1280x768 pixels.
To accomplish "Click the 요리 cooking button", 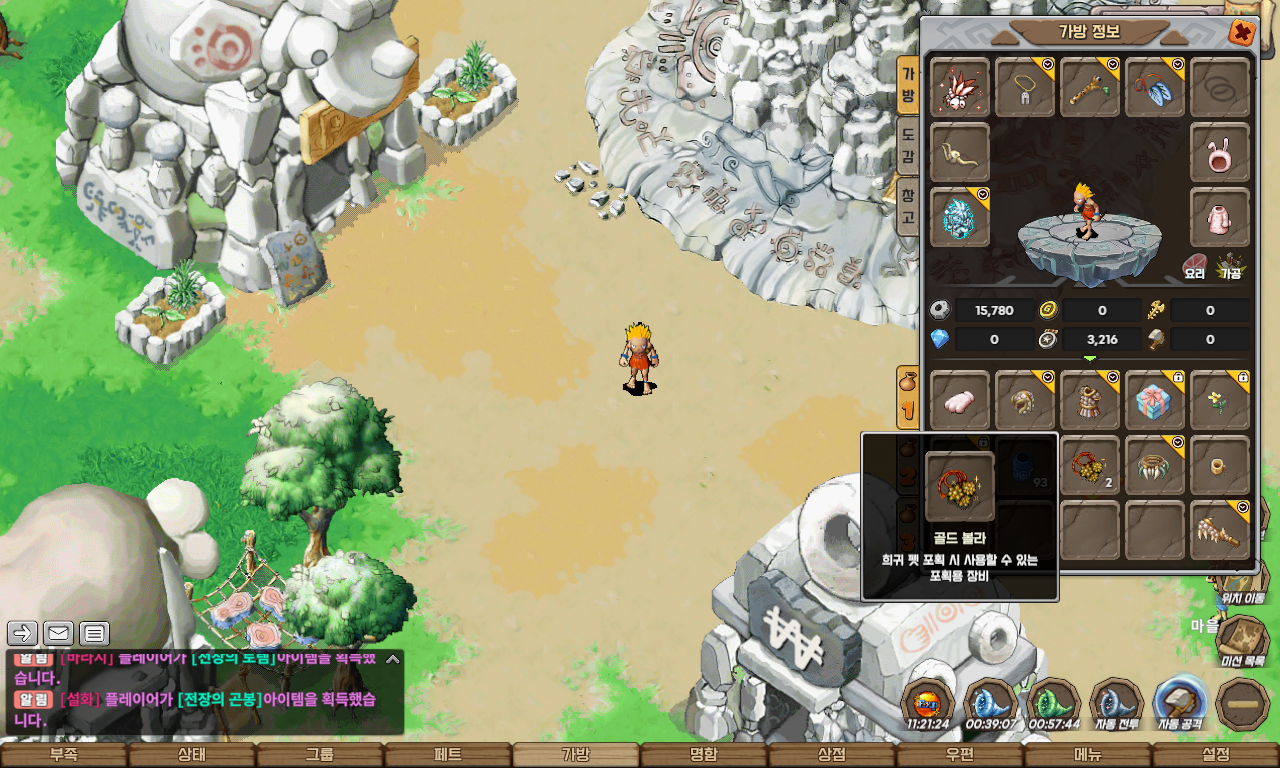I will point(1194,265).
